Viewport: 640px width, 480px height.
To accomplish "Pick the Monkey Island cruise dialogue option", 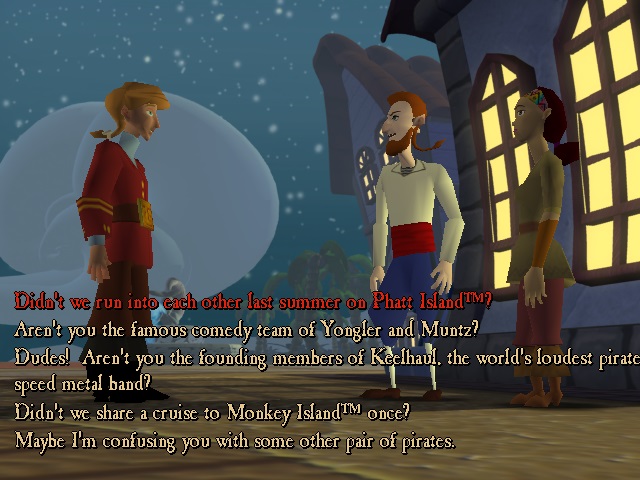I will (212, 412).
